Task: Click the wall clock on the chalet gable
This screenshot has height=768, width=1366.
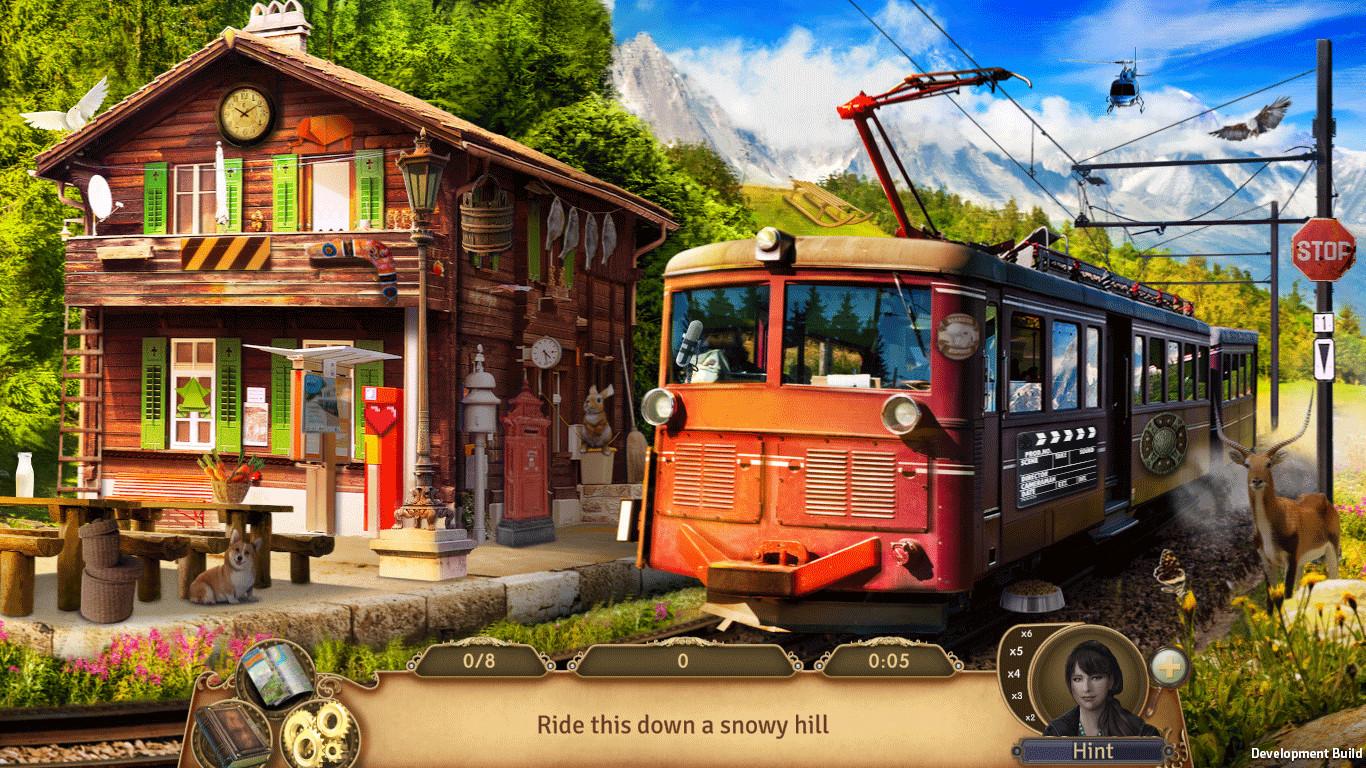Action: point(243,115)
